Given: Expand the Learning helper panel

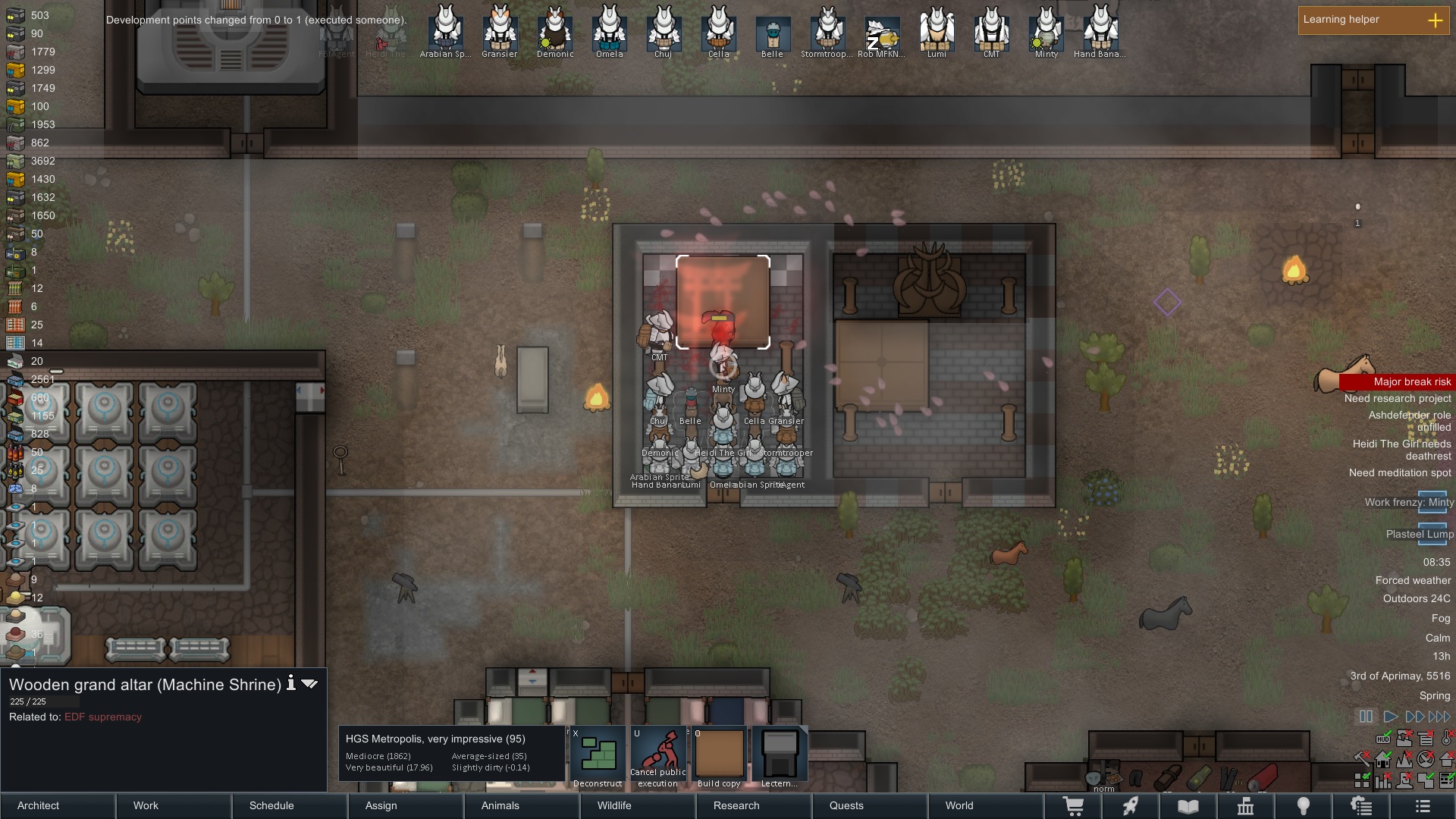Looking at the screenshot, I should click(1435, 20).
